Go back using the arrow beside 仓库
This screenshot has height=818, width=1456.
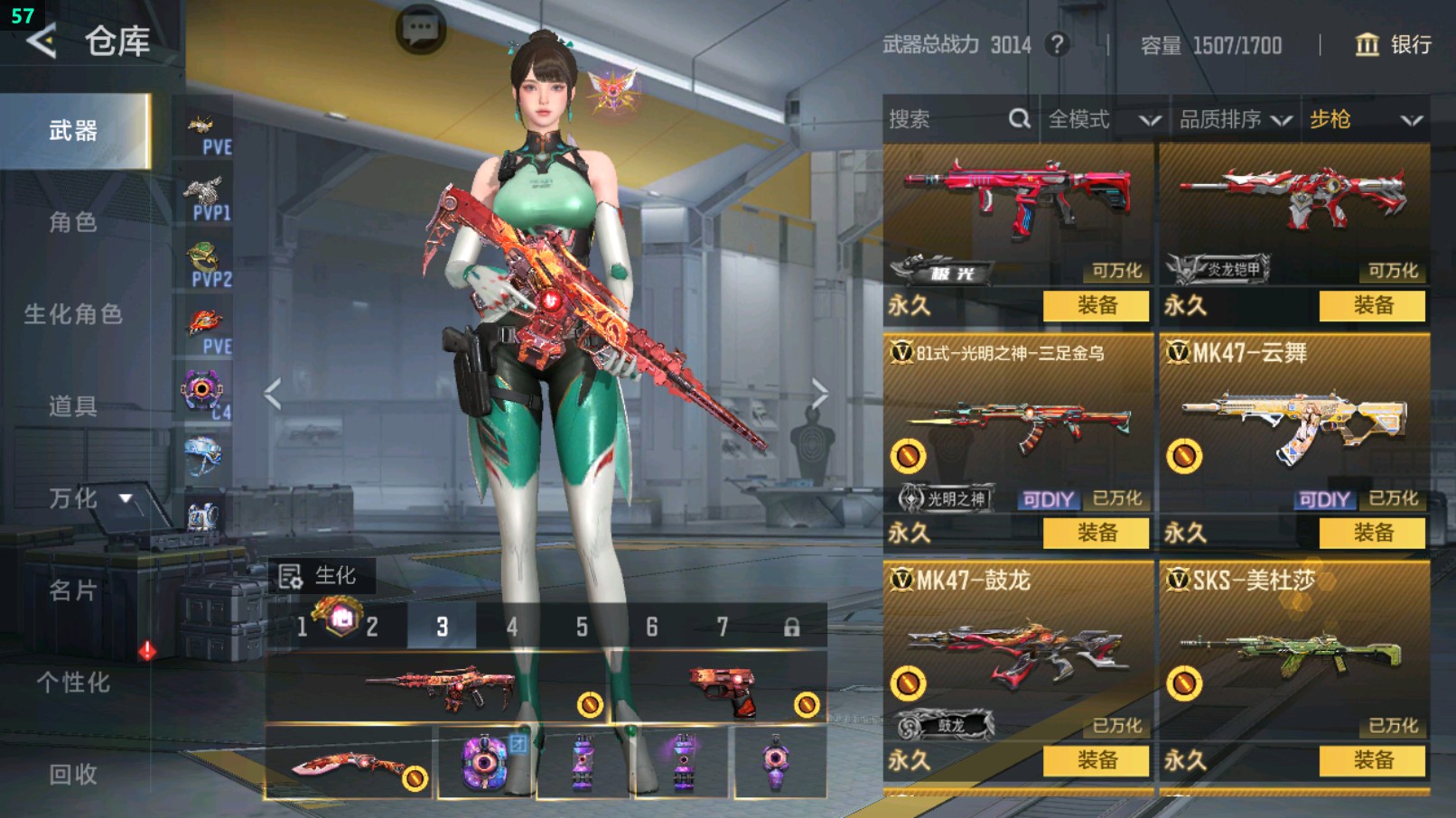tap(42, 41)
